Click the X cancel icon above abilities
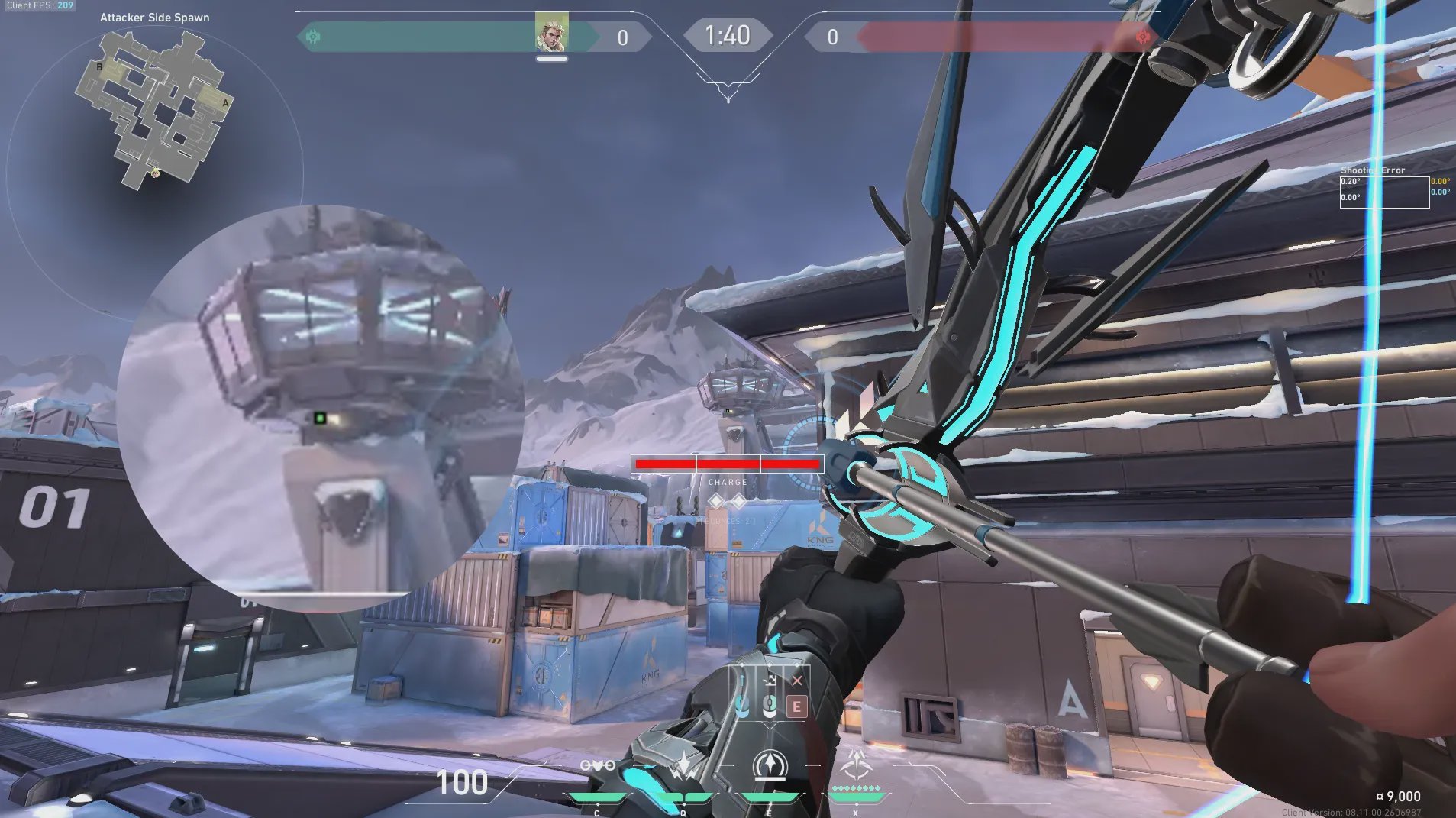 [x=797, y=681]
